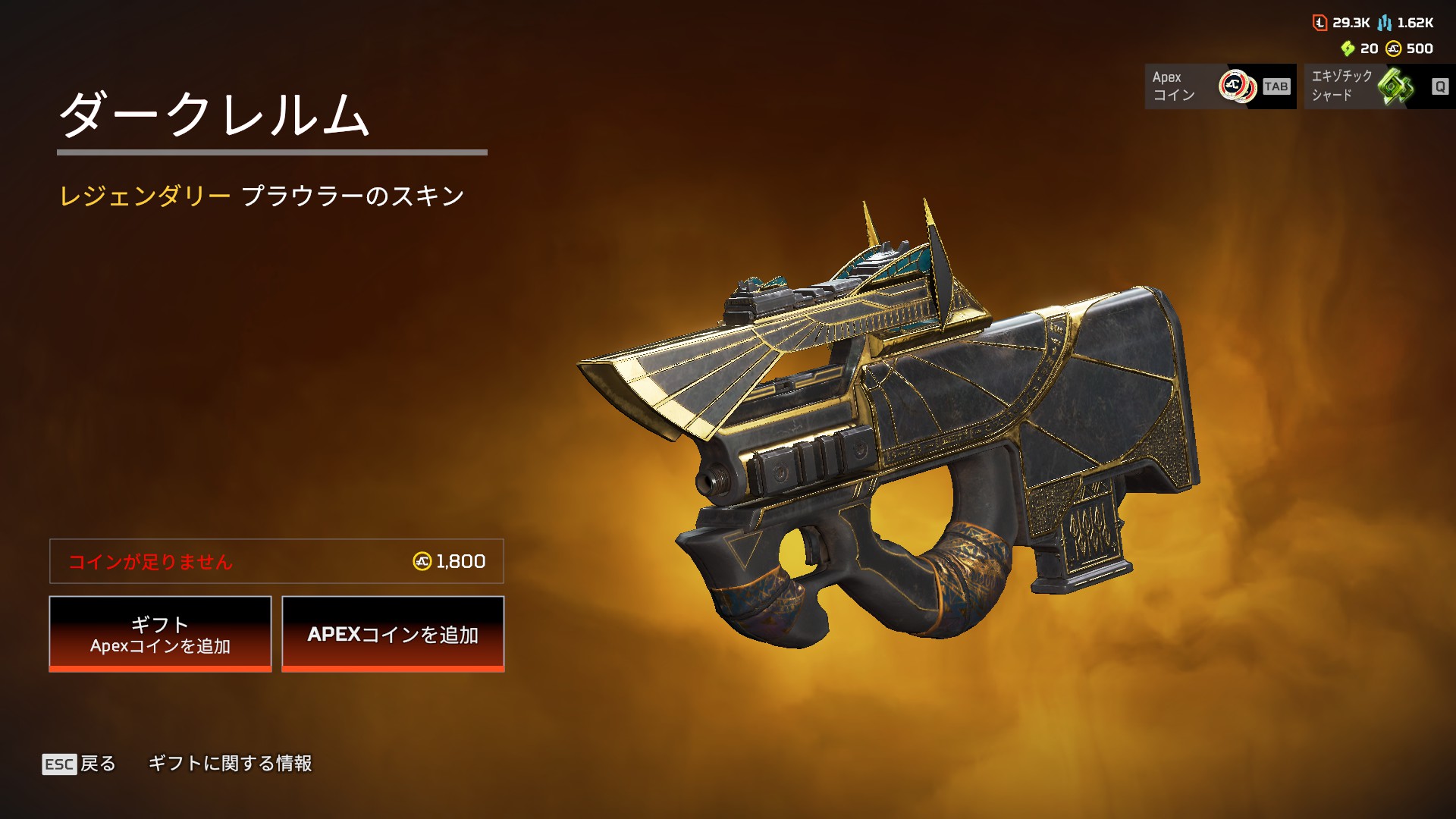Select the APEXコインを追加 button
Image resolution: width=1456 pixels, height=819 pixels.
point(393,634)
